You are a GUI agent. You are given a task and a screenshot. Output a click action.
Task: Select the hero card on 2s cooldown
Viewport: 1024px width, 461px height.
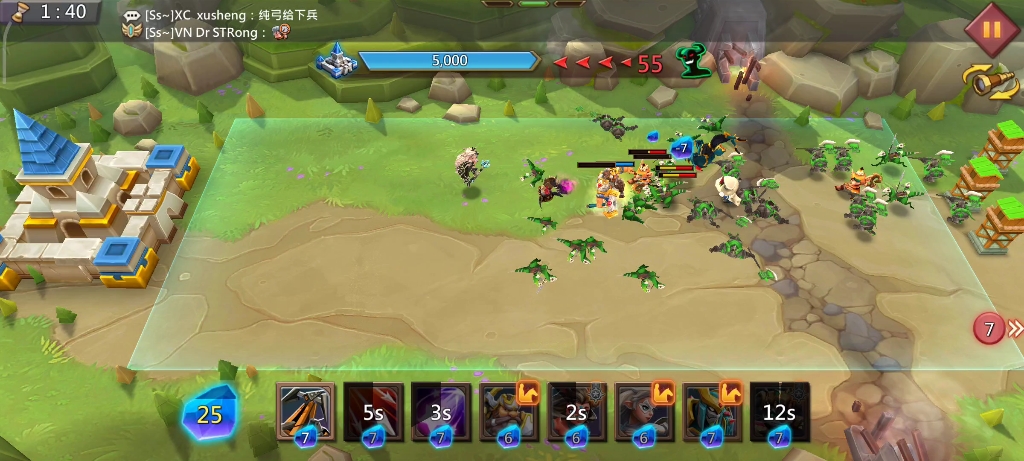pos(577,411)
